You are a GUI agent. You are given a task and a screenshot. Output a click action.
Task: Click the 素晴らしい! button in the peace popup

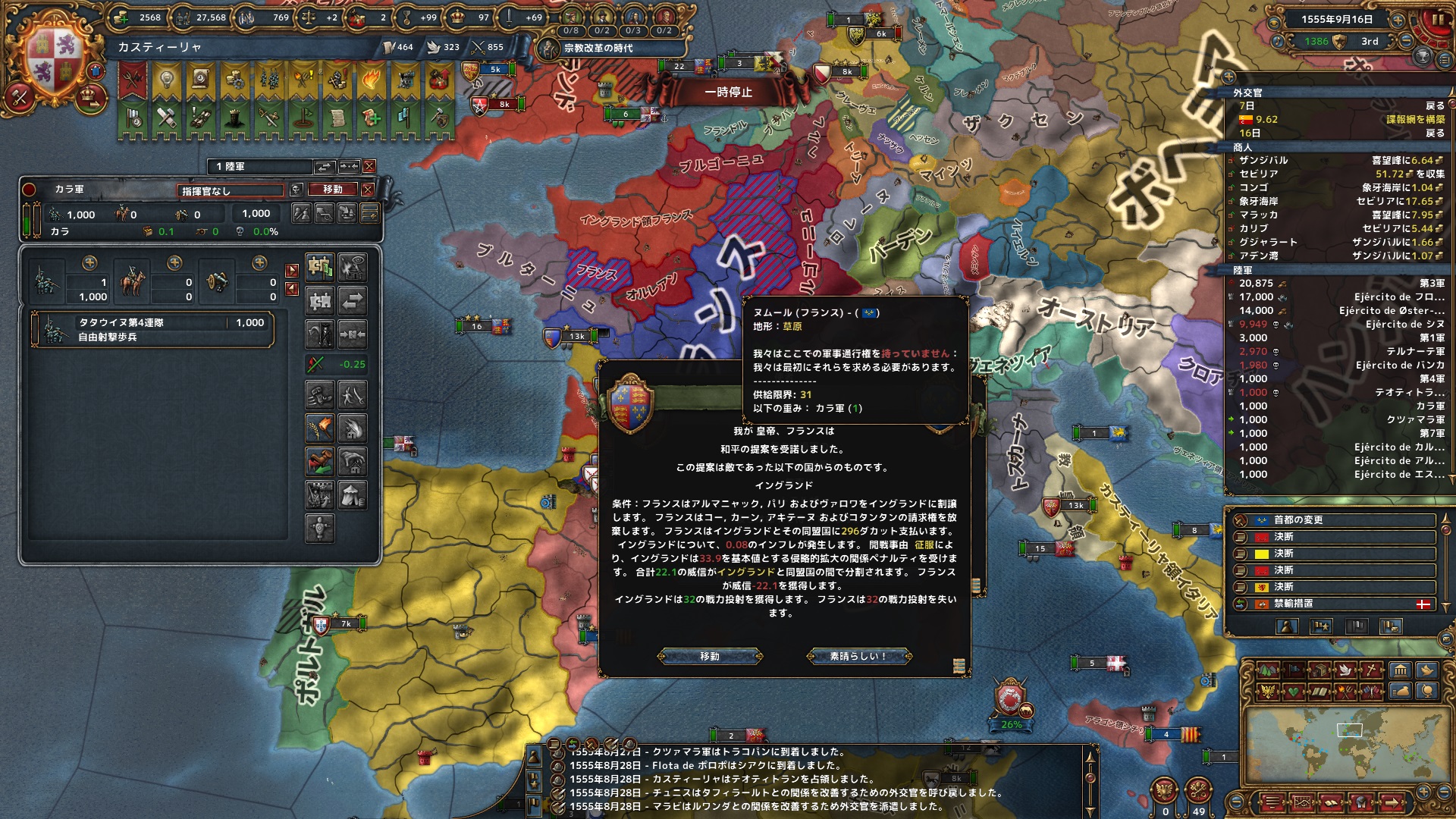coord(858,656)
